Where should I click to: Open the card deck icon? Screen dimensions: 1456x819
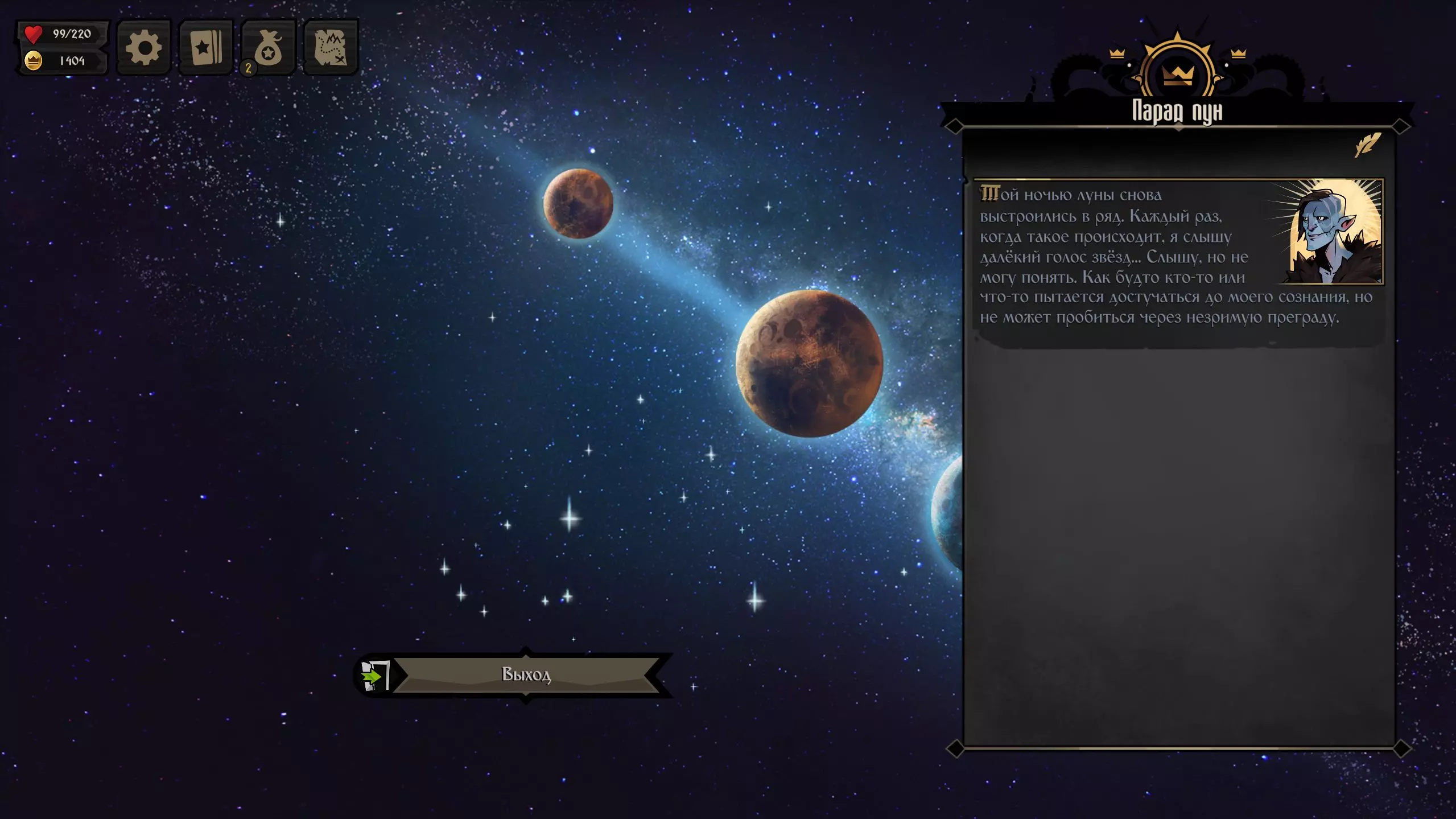pyautogui.click(x=206, y=48)
